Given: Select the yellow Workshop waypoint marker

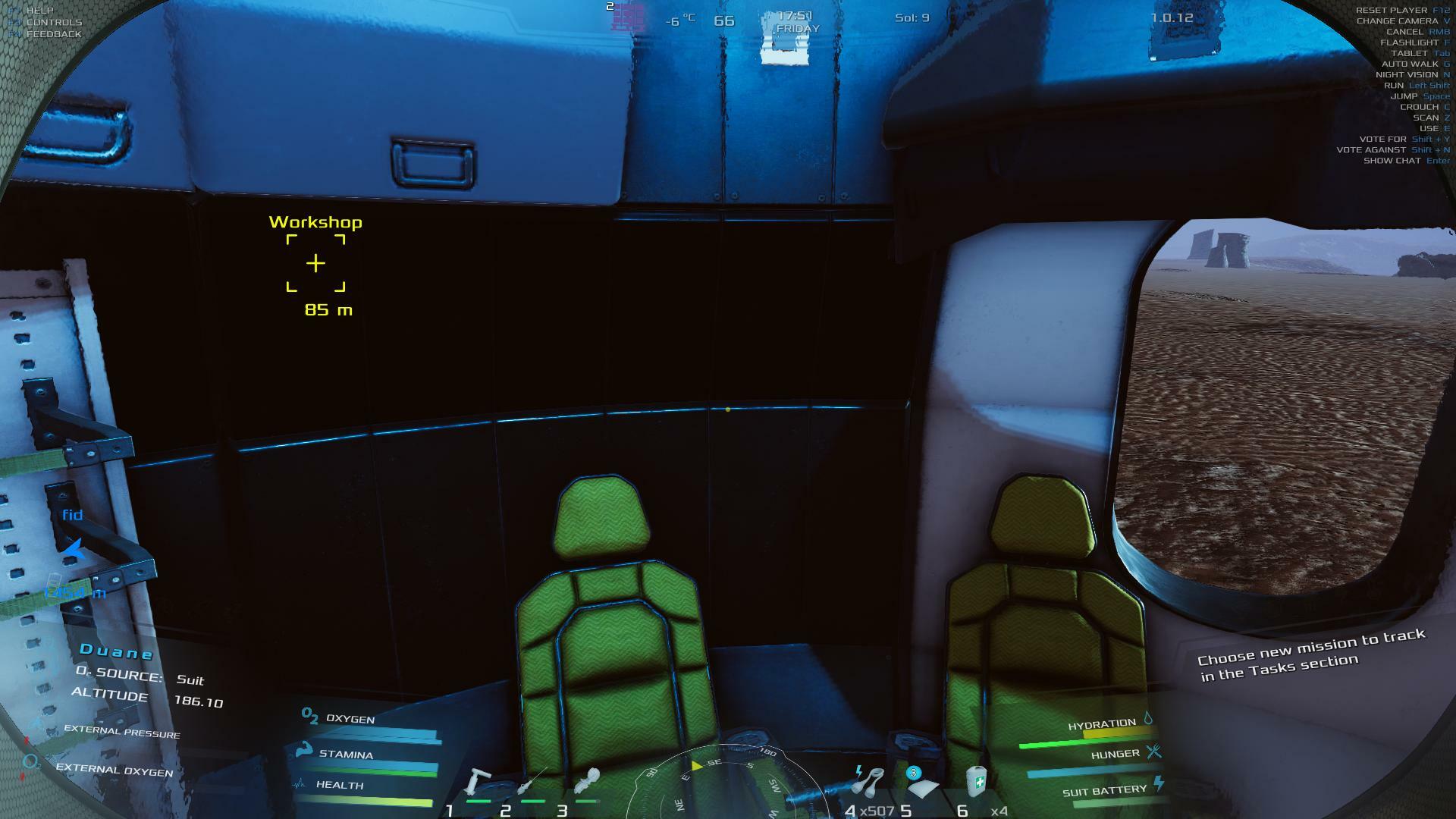Looking at the screenshot, I should [x=315, y=263].
